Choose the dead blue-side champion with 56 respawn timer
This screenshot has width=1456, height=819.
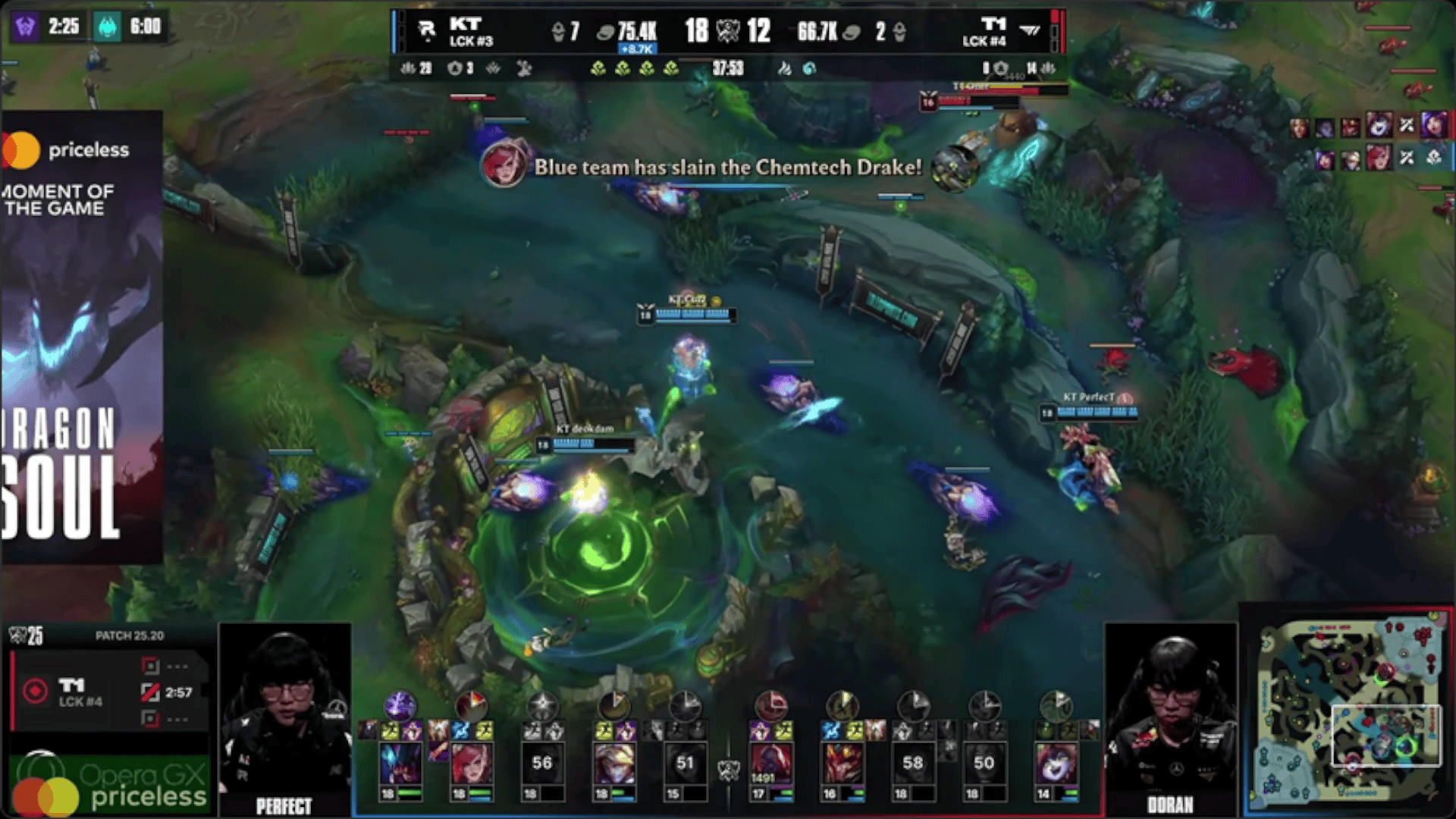tap(541, 763)
